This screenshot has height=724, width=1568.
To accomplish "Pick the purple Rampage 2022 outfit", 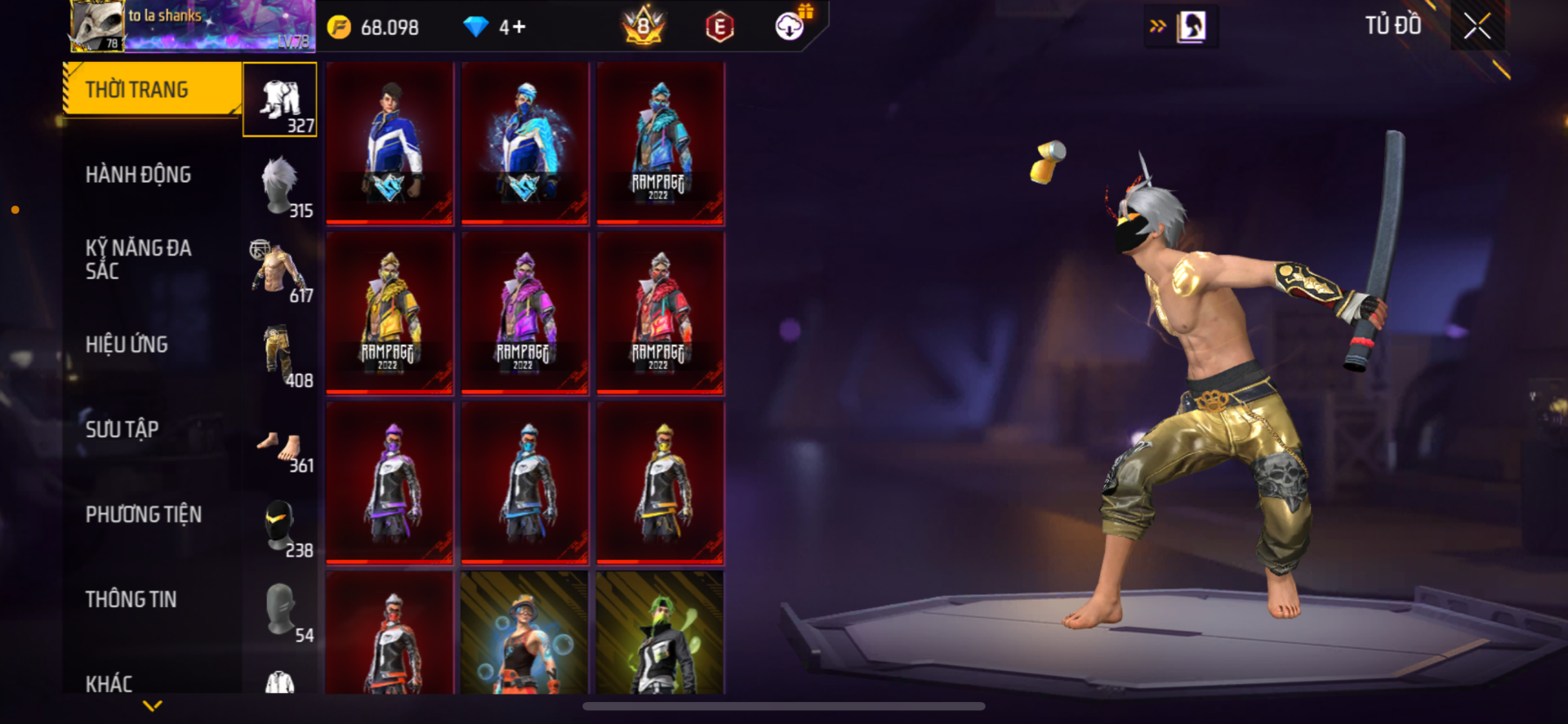I will [x=525, y=313].
